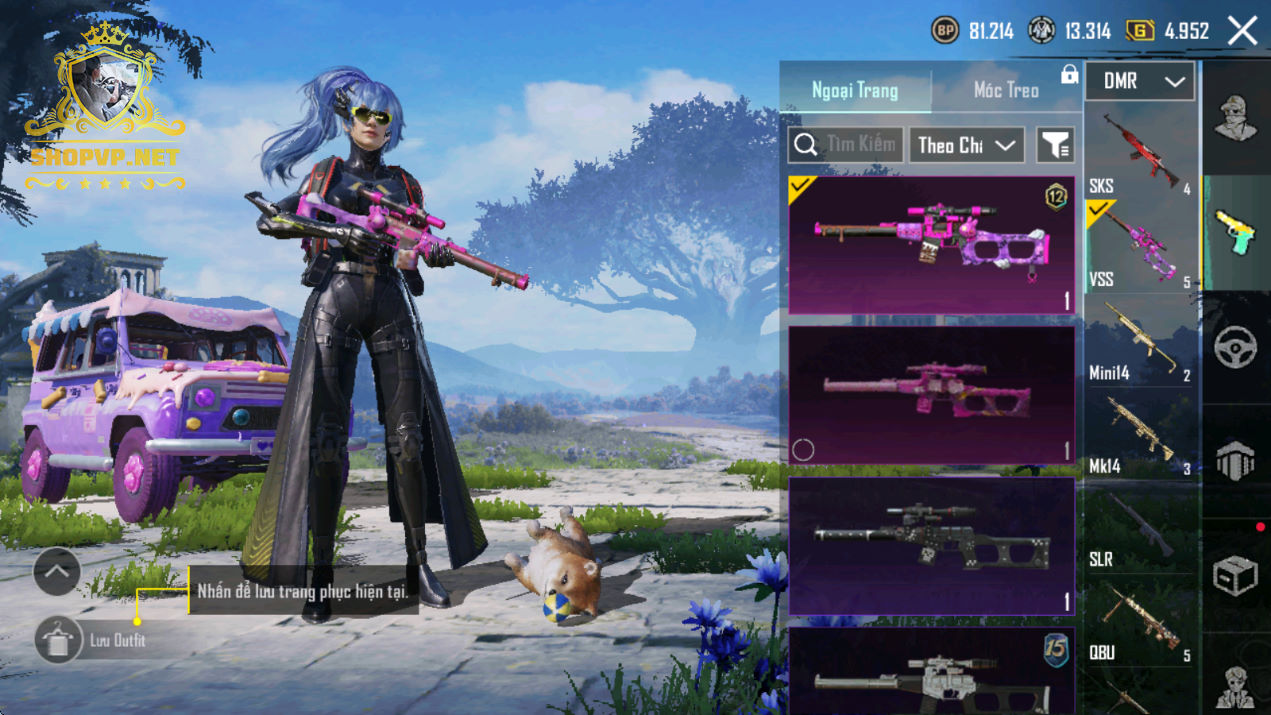Click the Tìm Kiếm search box
This screenshot has height=715, width=1271.
tap(846, 145)
